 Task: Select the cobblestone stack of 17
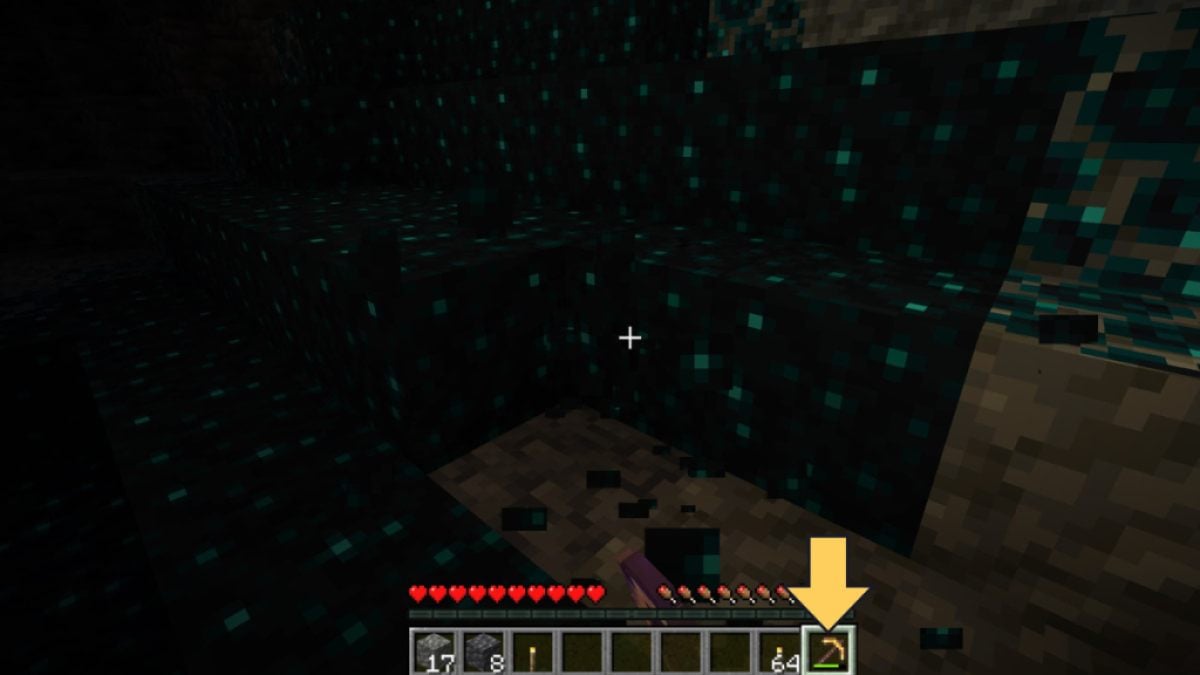click(434, 652)
